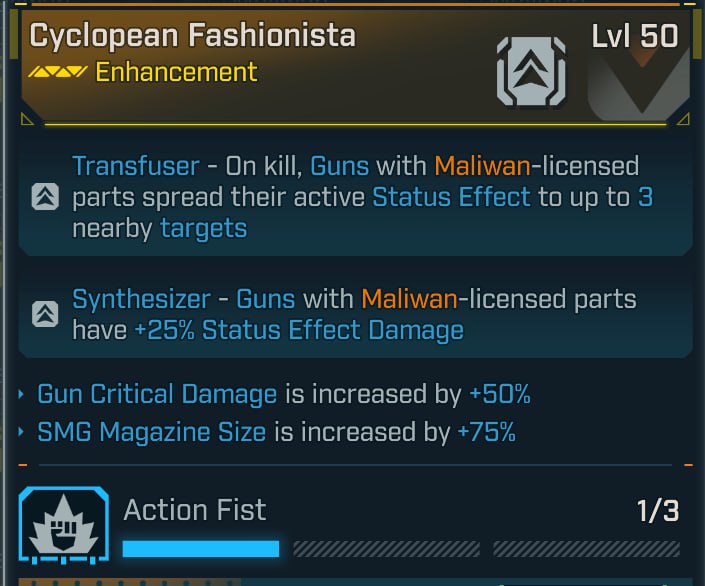
Task: Click the Enhancement item type icon
Action: [x=531, y=72]
